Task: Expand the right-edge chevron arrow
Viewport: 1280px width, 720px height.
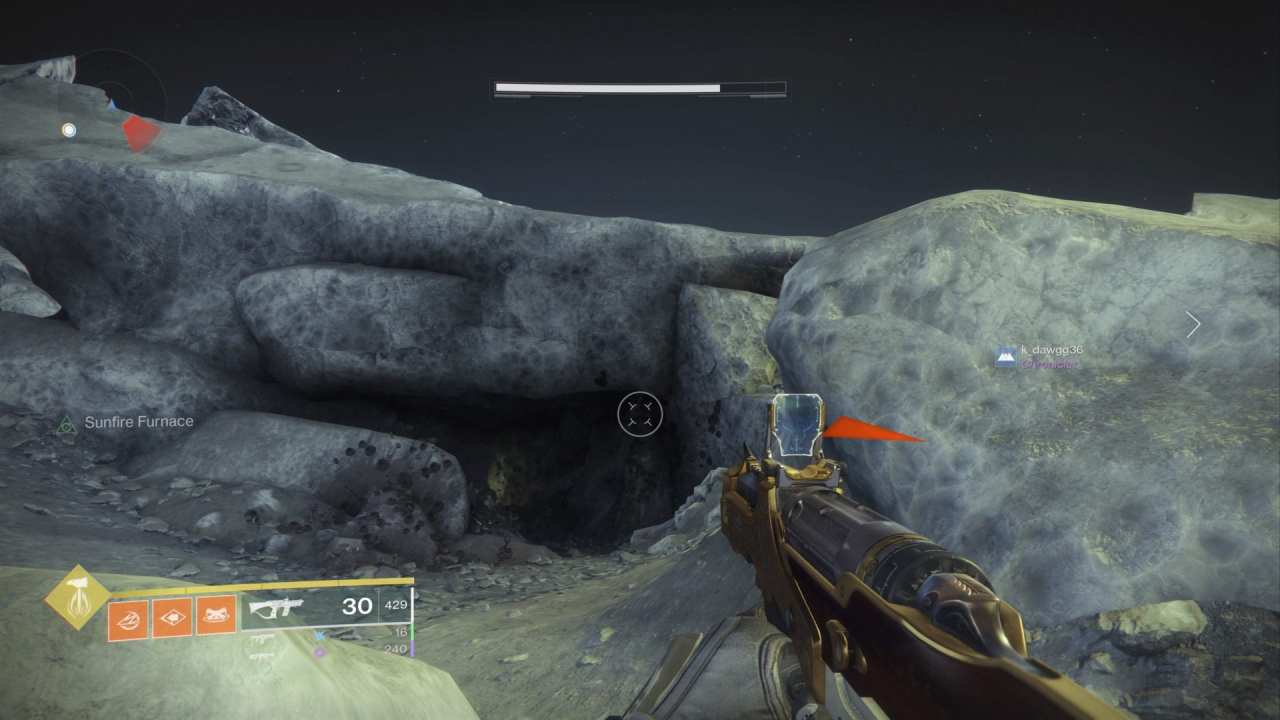Action: point(1192,324)
